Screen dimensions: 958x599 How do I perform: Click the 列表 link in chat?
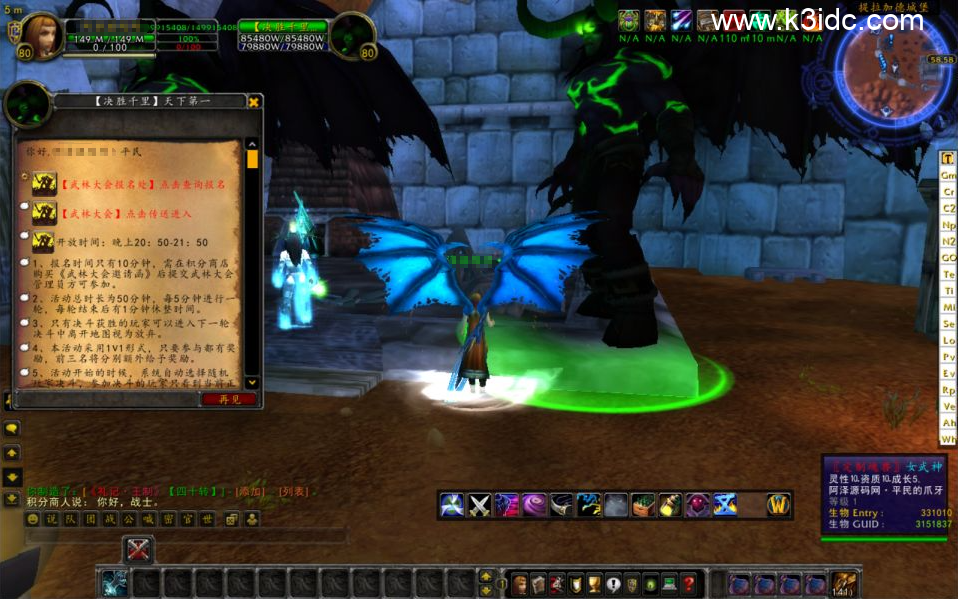click(x=294, y=492)
